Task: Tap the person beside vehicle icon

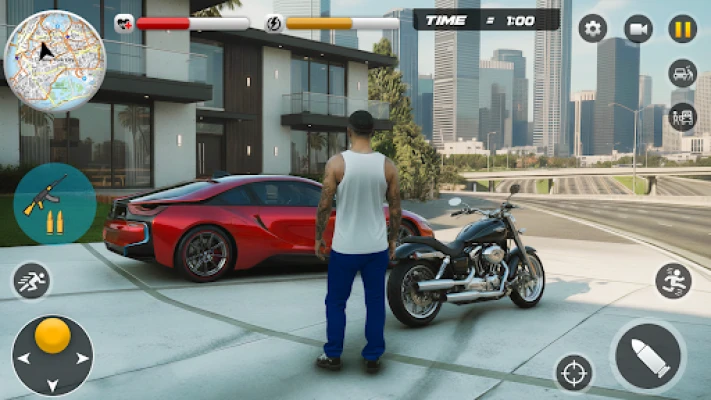Action: (683, 117)
